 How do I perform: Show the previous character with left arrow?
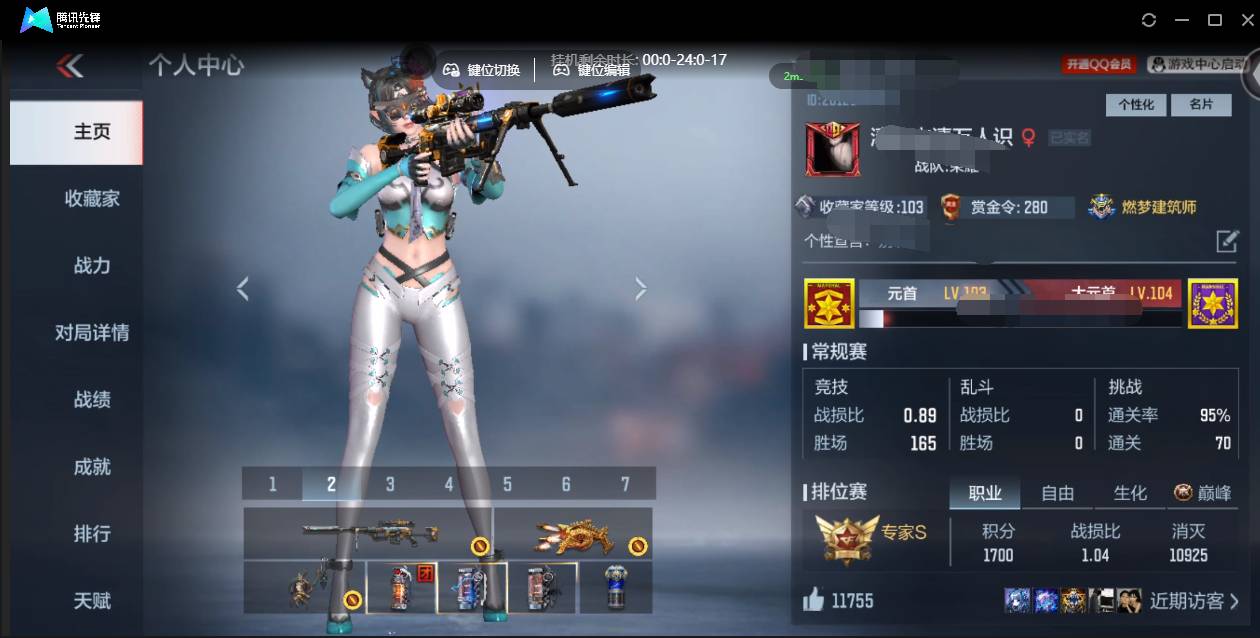click(242, 289)
